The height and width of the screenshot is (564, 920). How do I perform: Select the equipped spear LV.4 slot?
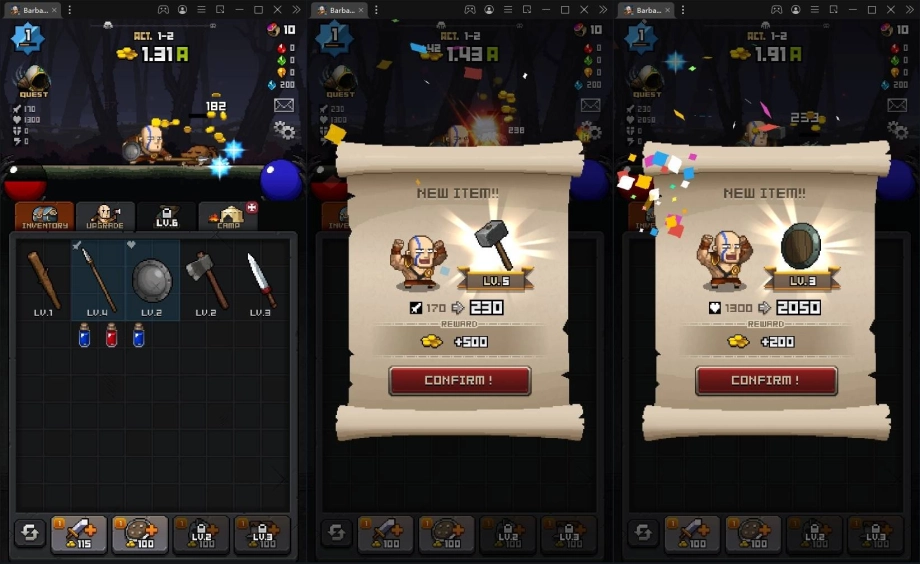tap(97, 281)
